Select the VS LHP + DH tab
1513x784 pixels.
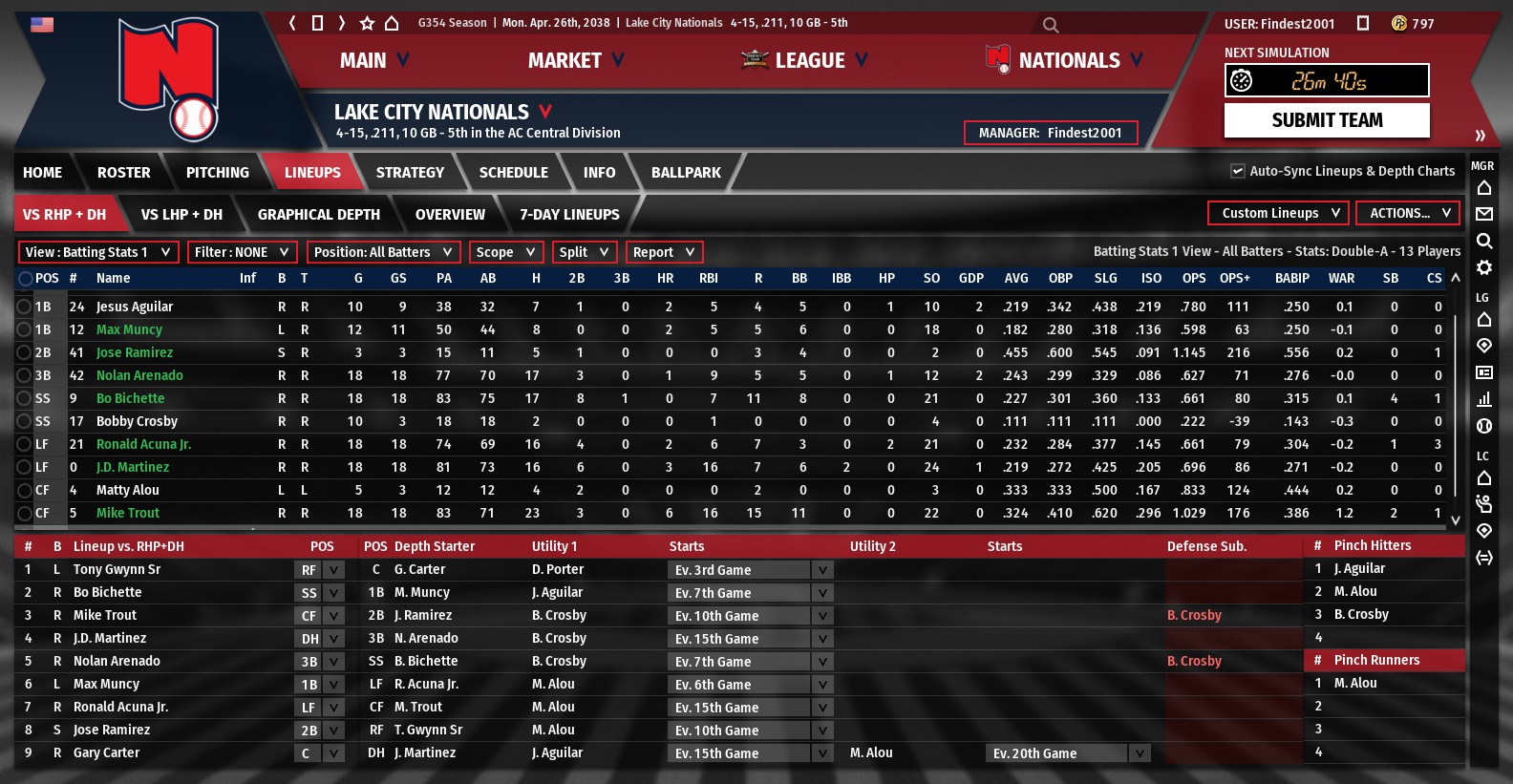pyautogui.click(x=181, y=215)
